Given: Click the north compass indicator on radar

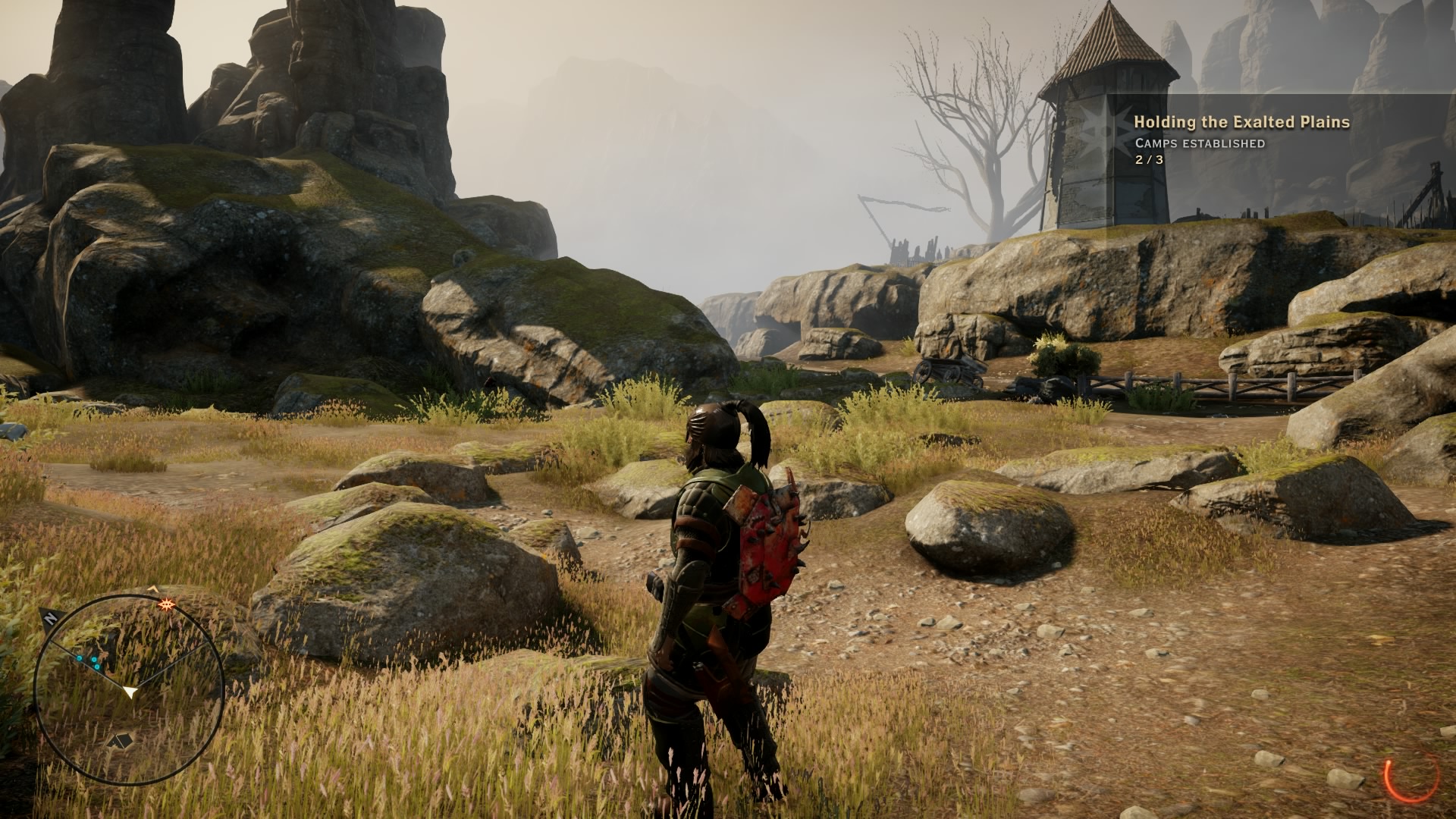Looking at the screenshot, I should point(50,618).
